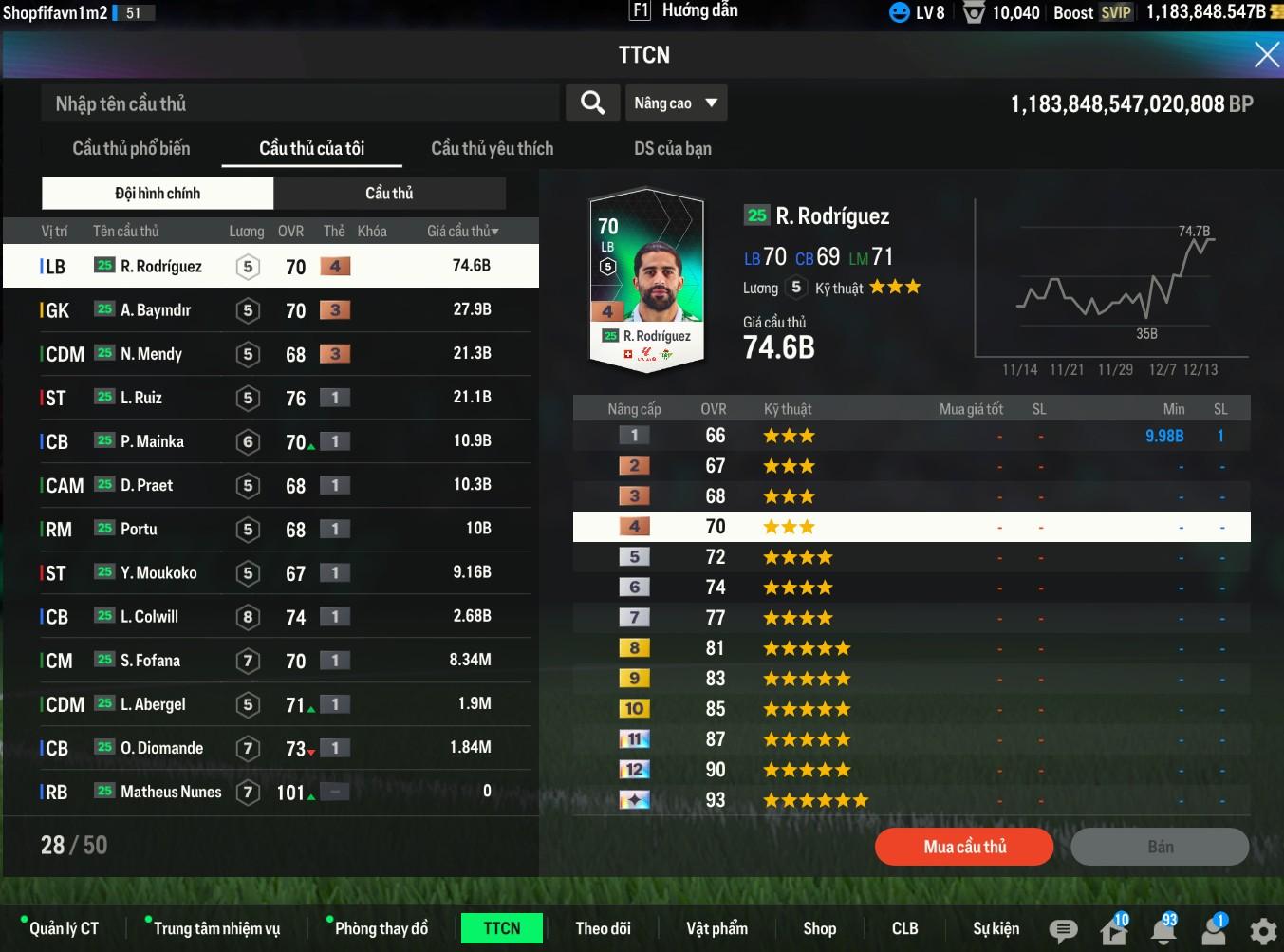
Task: Close the TTCN window
Action: click(1266, 55)
